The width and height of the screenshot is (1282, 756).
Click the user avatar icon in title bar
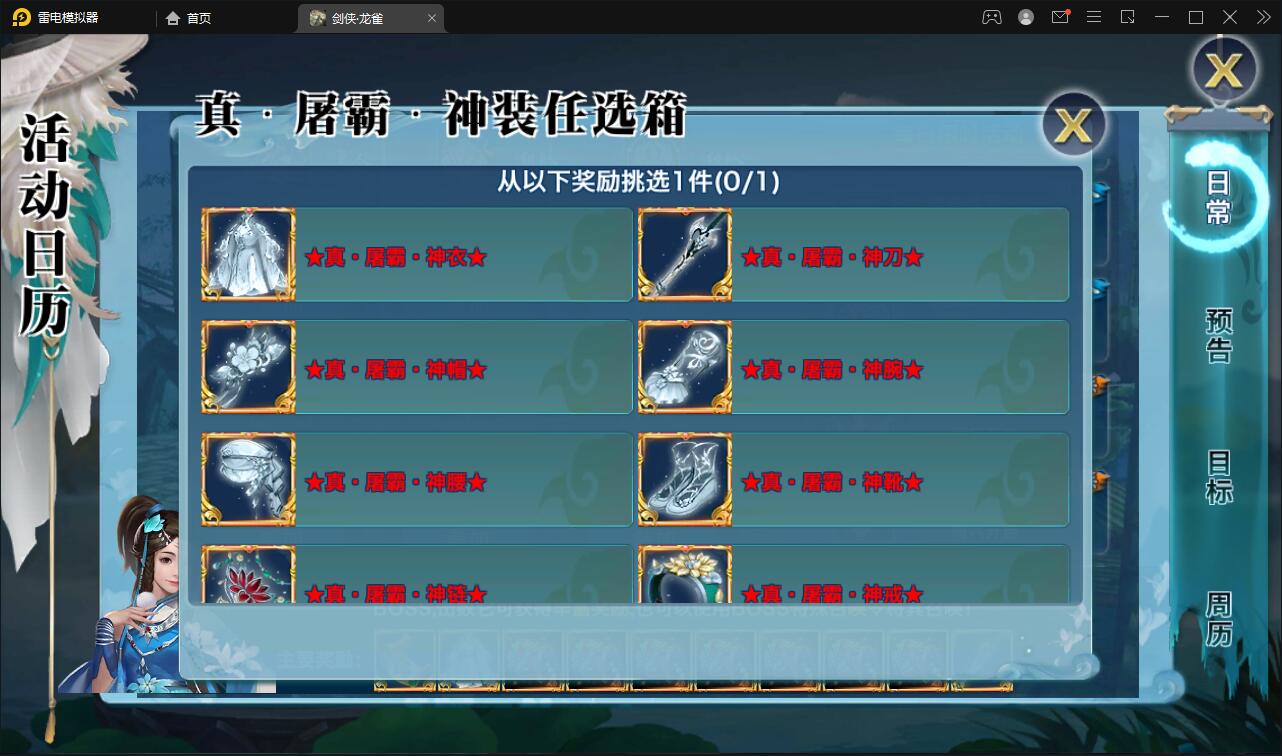point(1025,17)
